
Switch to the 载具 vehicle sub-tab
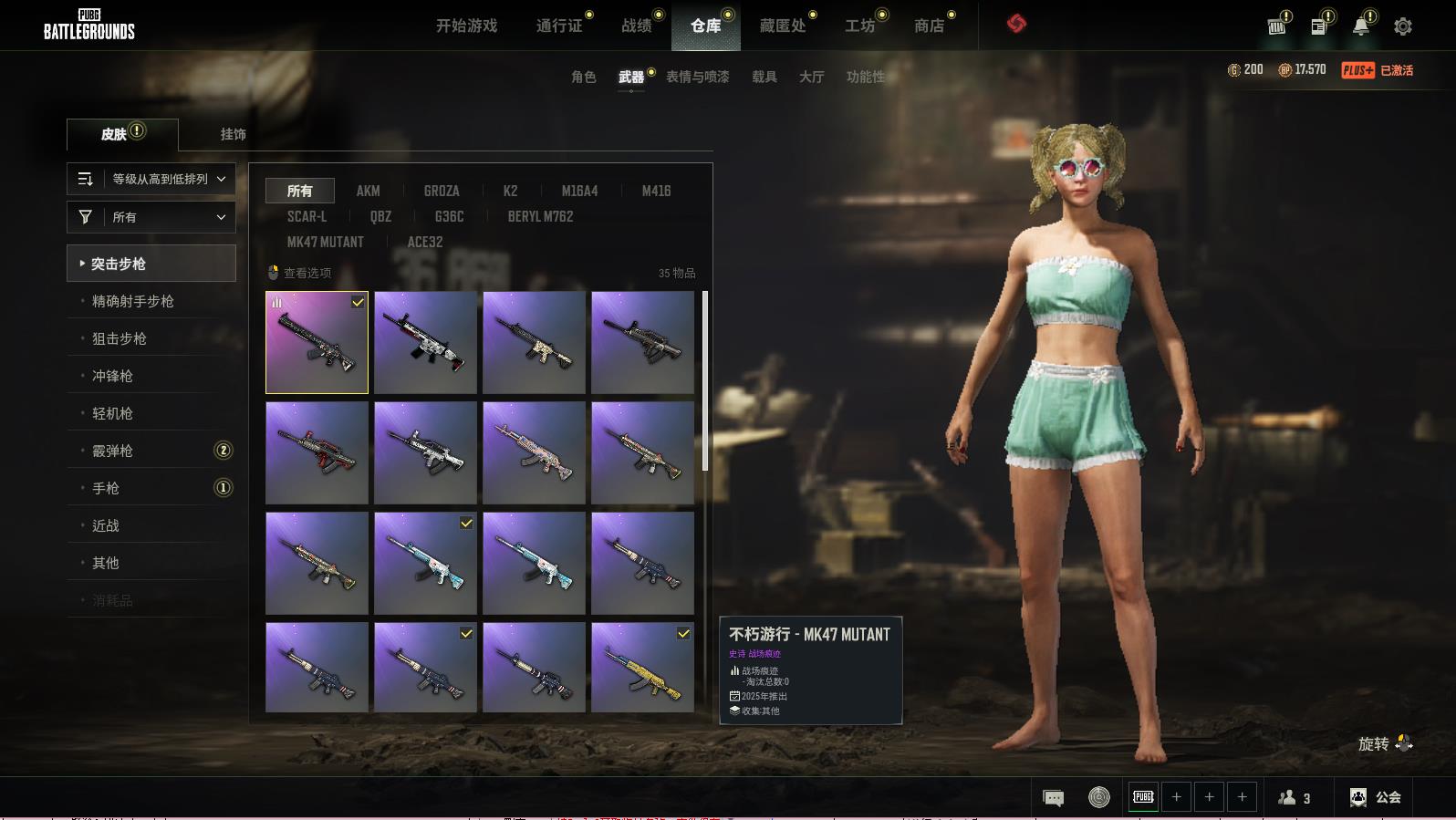[764, 77]
